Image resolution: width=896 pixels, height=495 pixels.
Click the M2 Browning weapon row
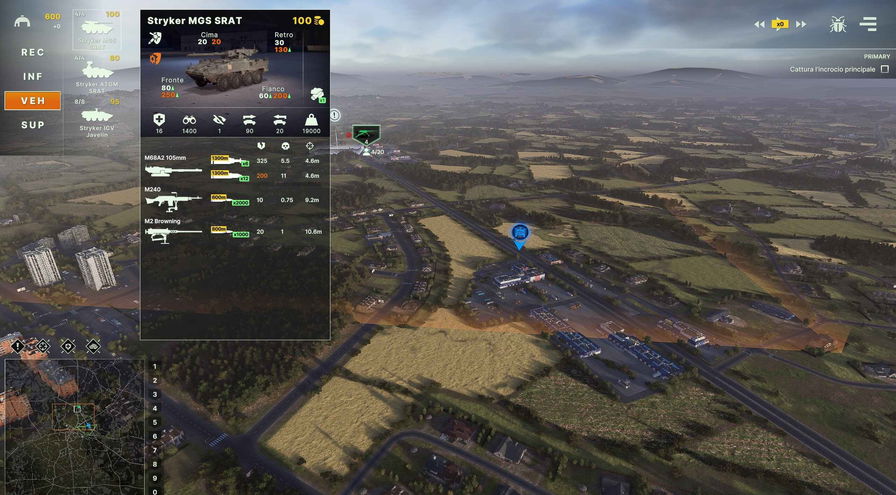point(234,232)
